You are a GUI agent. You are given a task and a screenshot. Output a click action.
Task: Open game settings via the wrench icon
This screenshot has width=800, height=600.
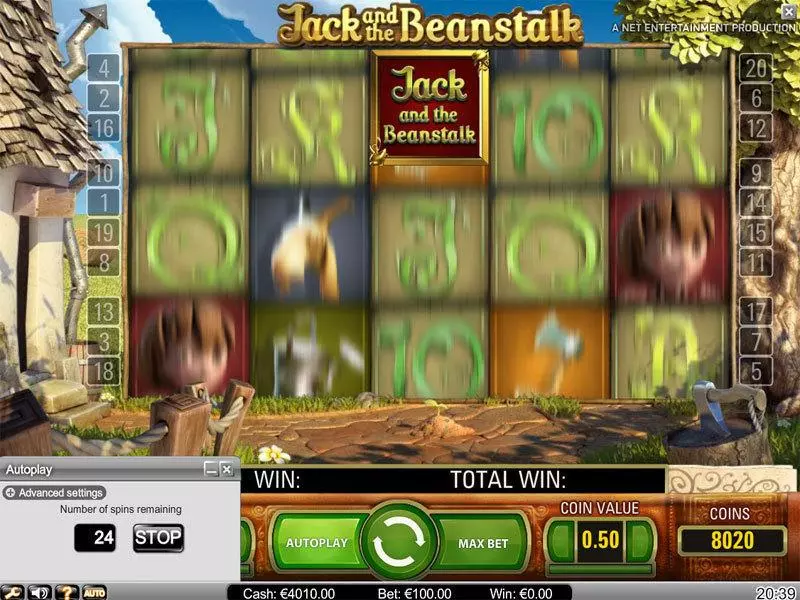pyautogui.click(x=13, y=592)
